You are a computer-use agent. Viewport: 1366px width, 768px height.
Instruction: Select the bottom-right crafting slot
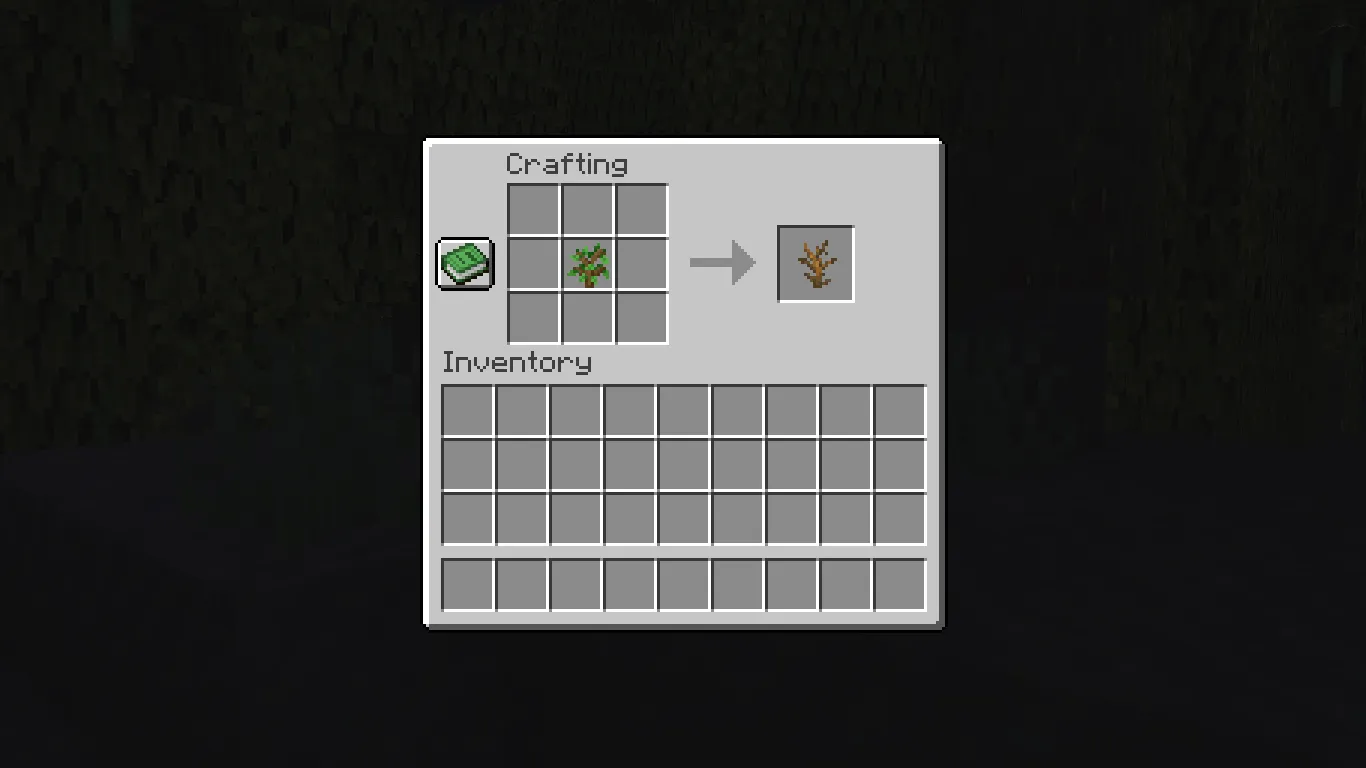click(x=640, y=317)
